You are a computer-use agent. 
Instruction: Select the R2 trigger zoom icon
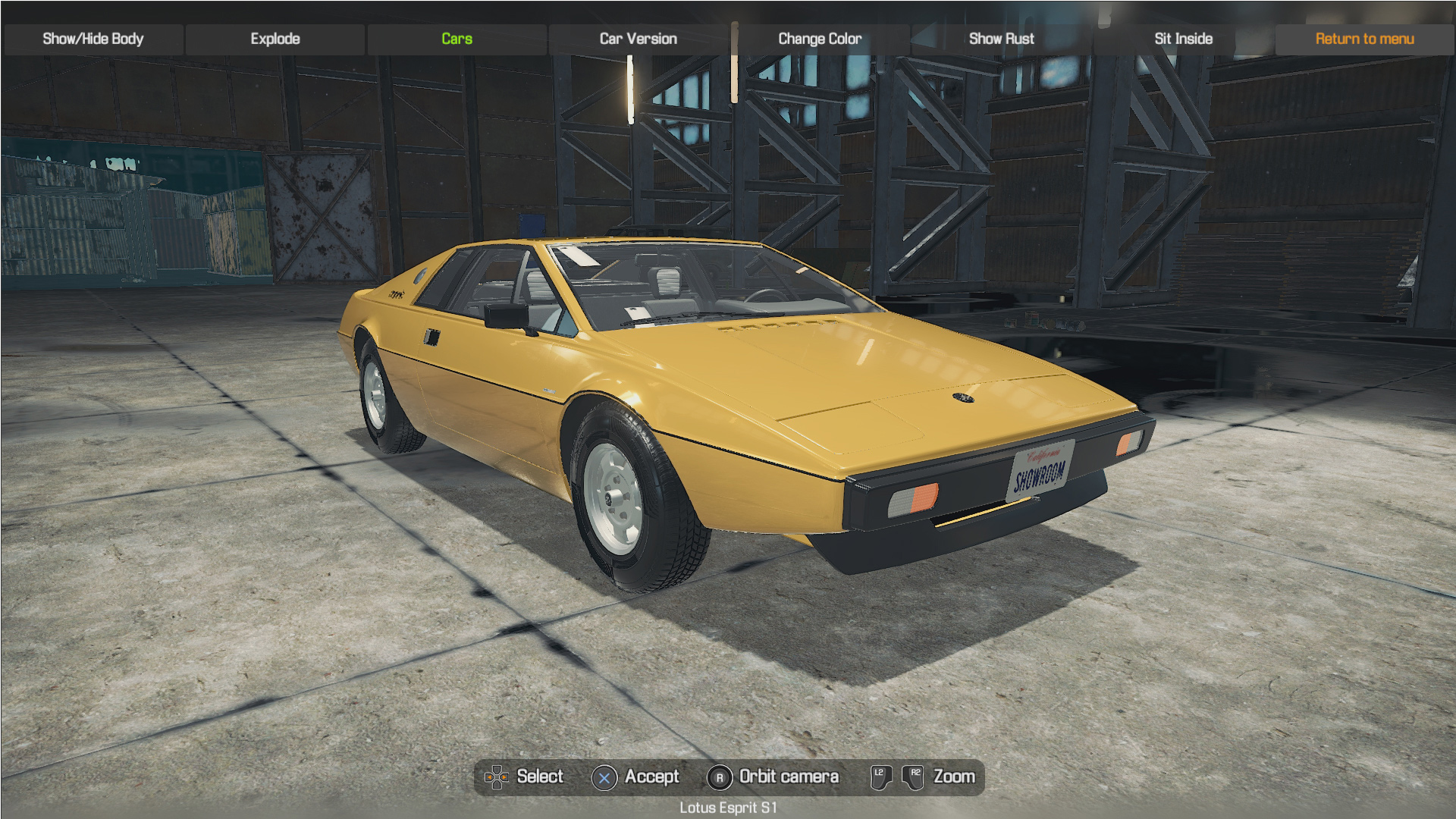[914, 777]
